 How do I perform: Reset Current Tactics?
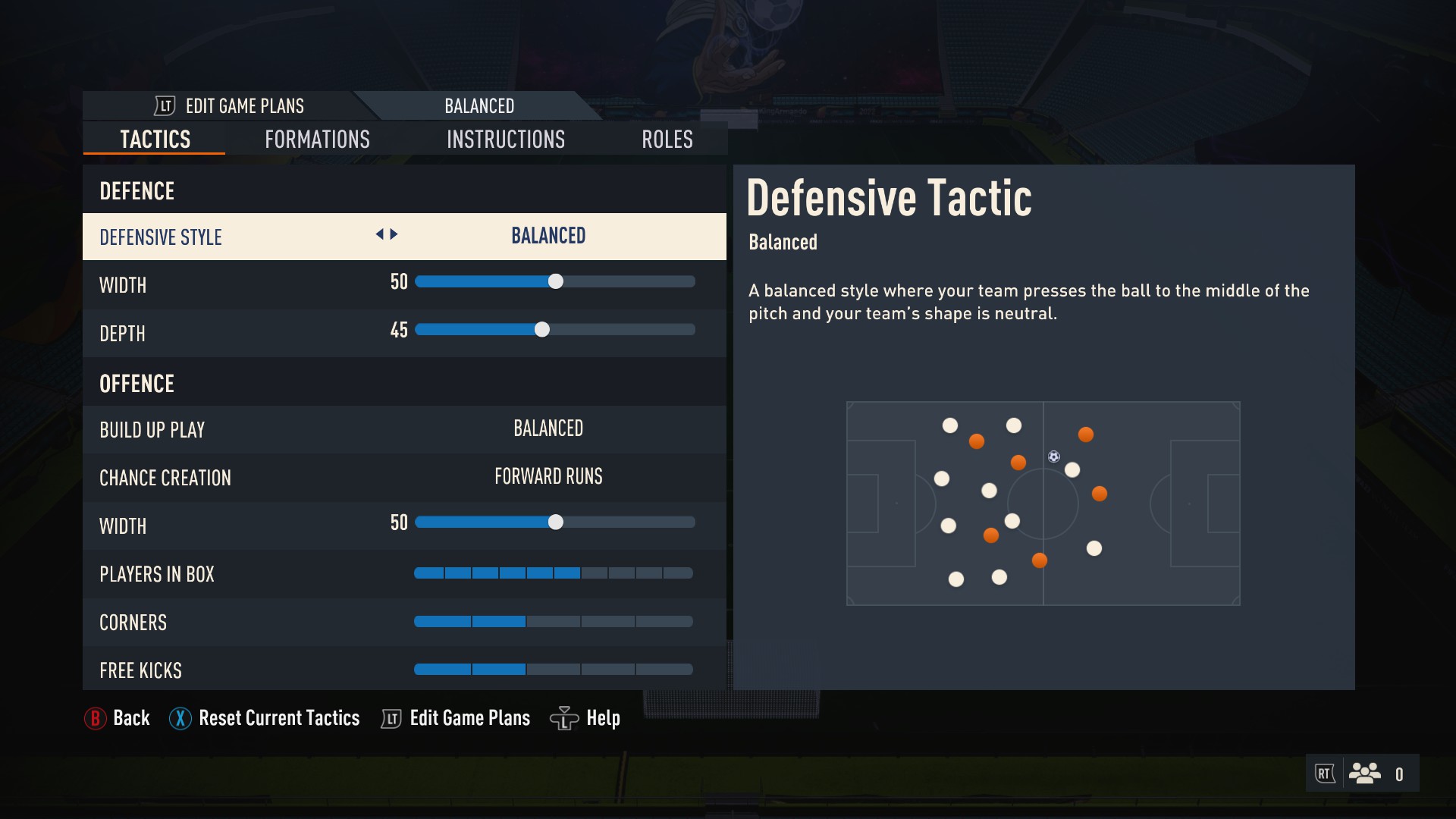265,718
